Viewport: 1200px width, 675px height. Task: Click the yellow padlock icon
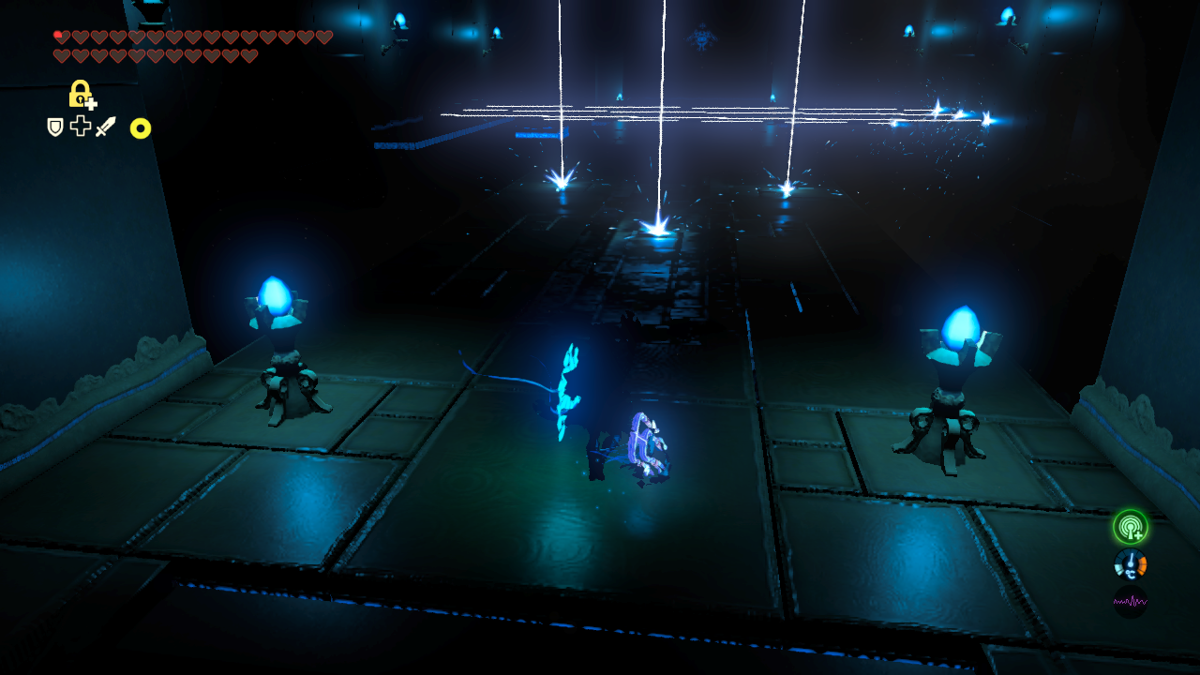click(80, 94)
